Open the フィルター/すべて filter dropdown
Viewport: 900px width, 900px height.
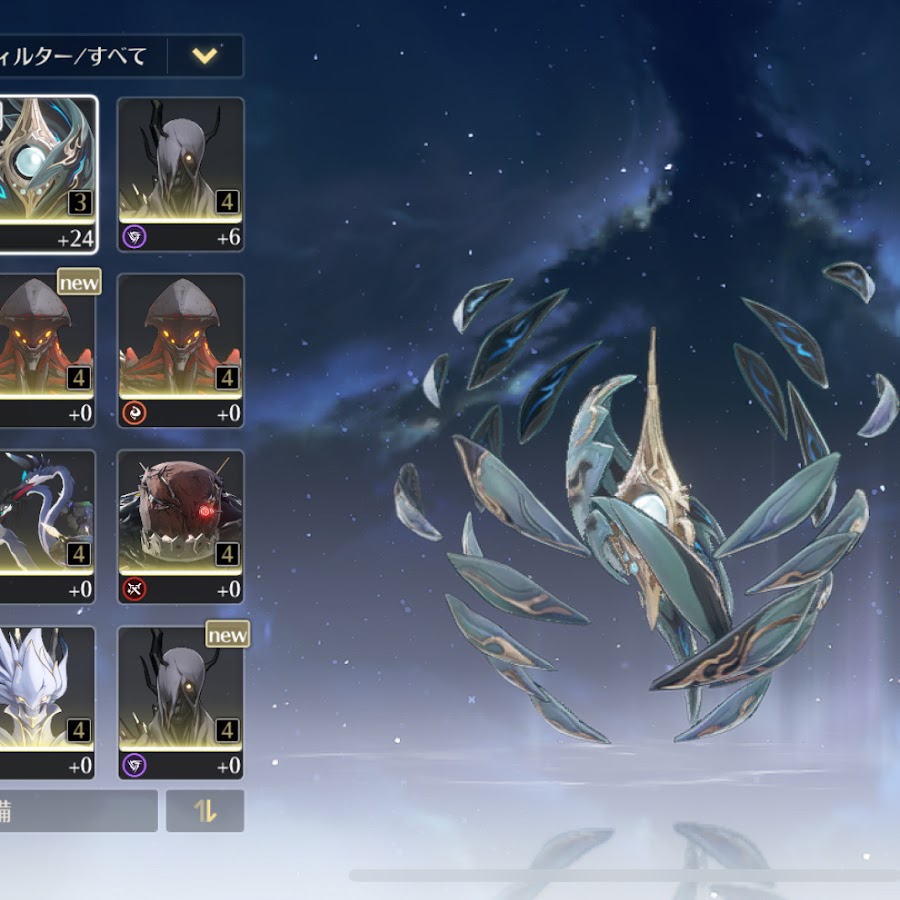click(x=205, y=56)
